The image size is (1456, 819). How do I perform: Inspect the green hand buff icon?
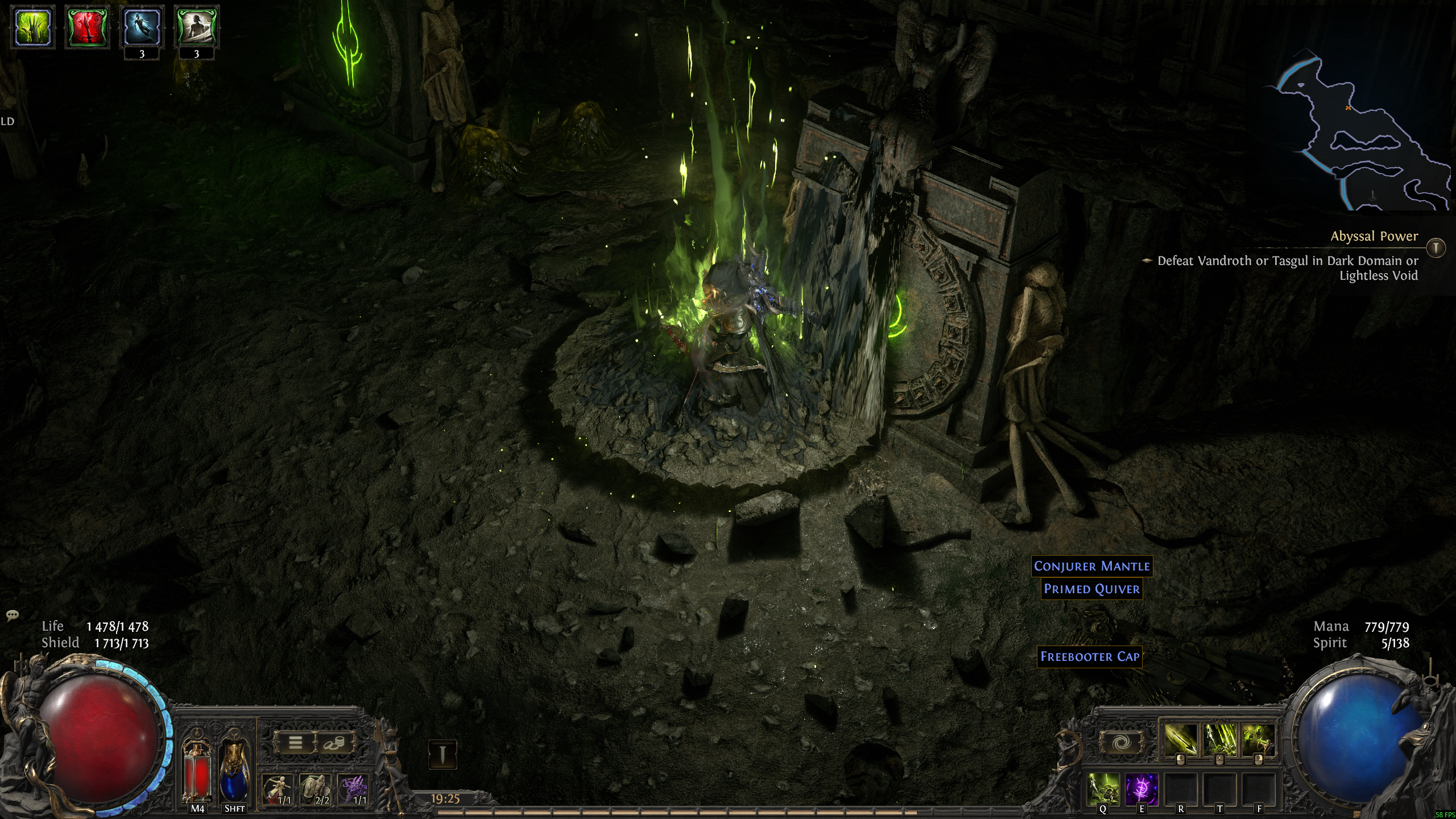pos(33,27)
